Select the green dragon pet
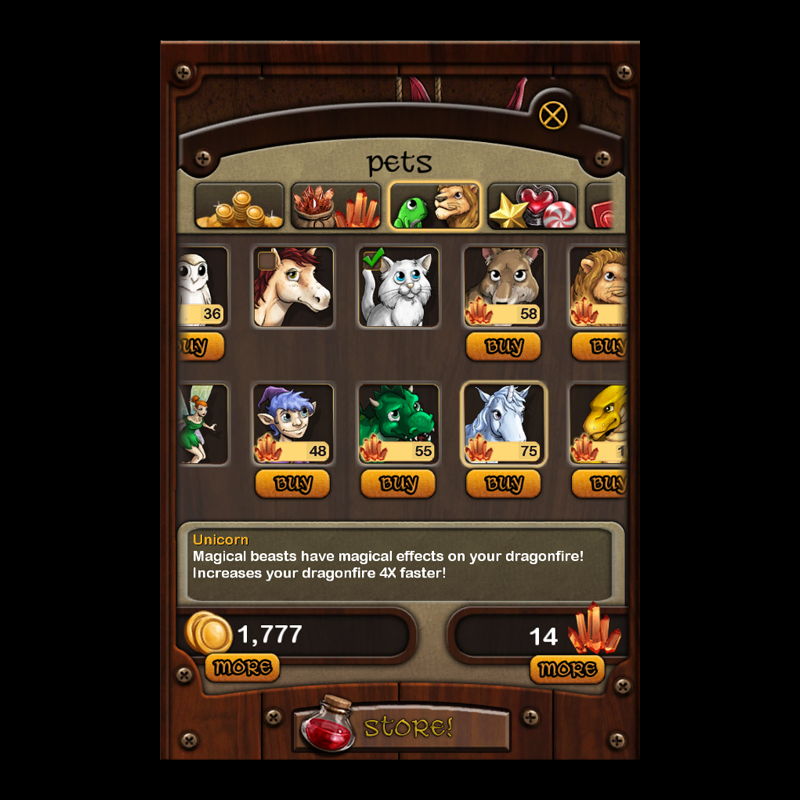The height and width of the screenshot is (800, 800). [398, 424]
